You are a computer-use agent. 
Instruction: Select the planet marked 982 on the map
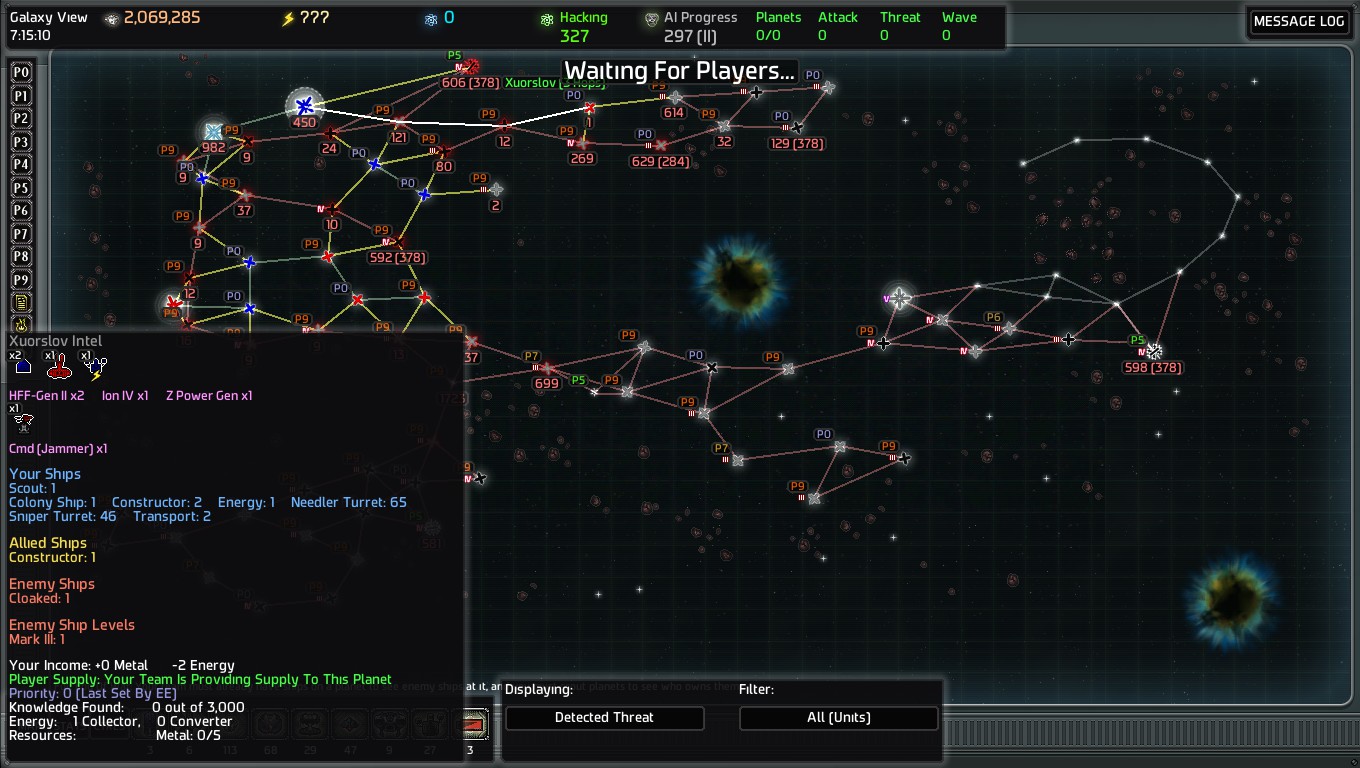coord(213,131)
